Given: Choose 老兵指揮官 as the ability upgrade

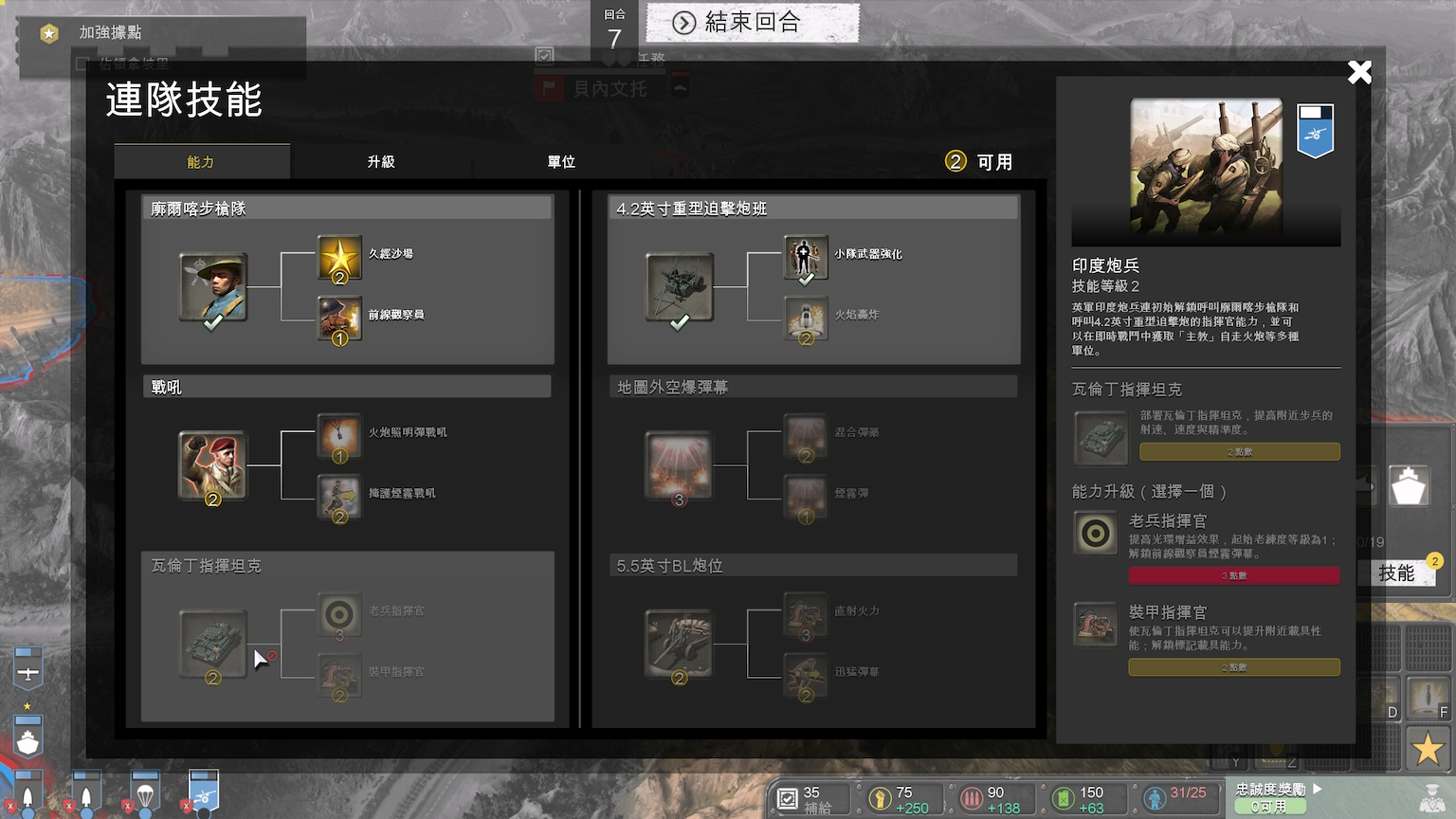Looking at the screenshot, I should pyautogui.click(x=1095, y=533).
